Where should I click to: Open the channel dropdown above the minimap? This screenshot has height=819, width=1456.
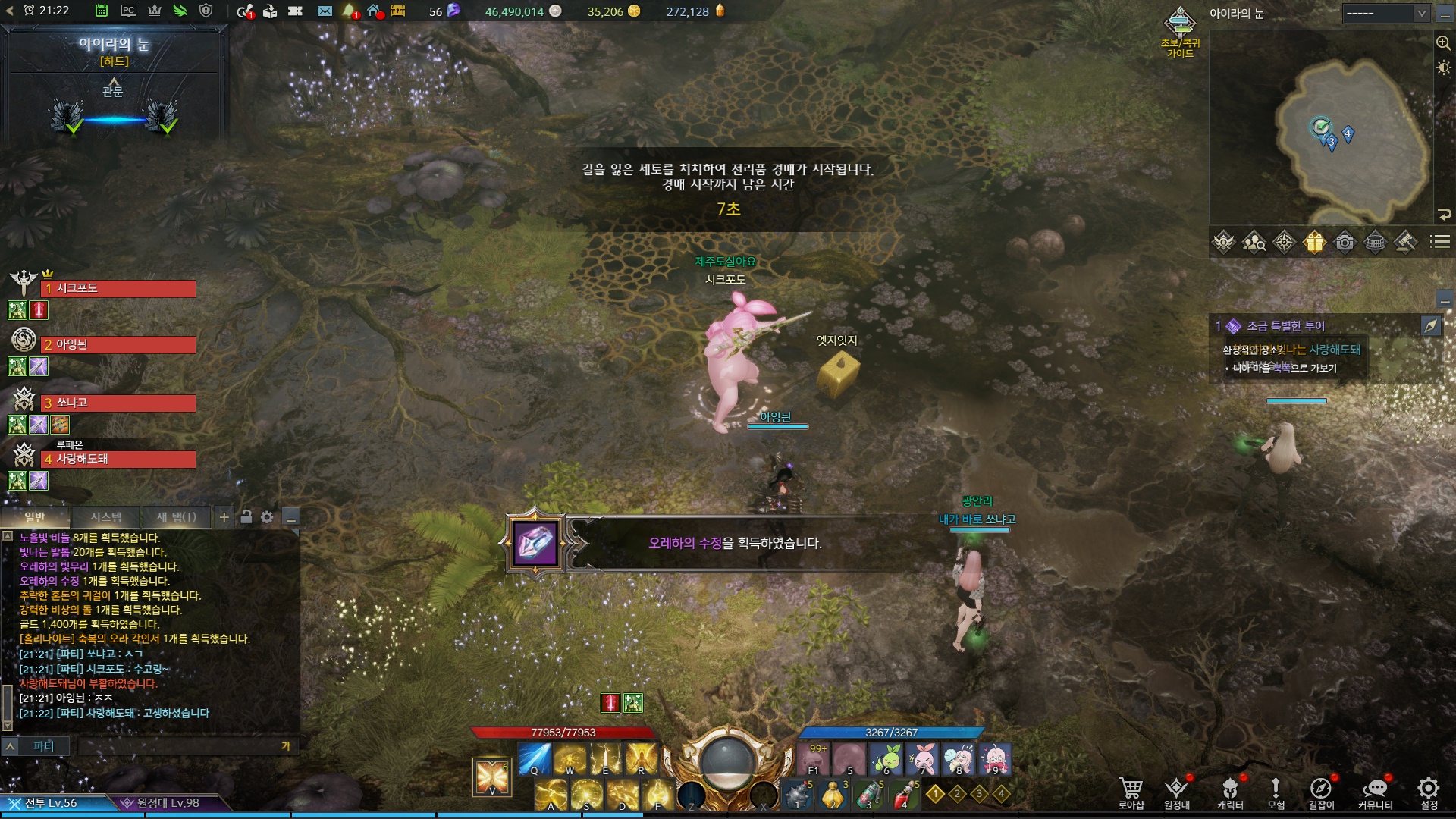(x=1385, y=13)
